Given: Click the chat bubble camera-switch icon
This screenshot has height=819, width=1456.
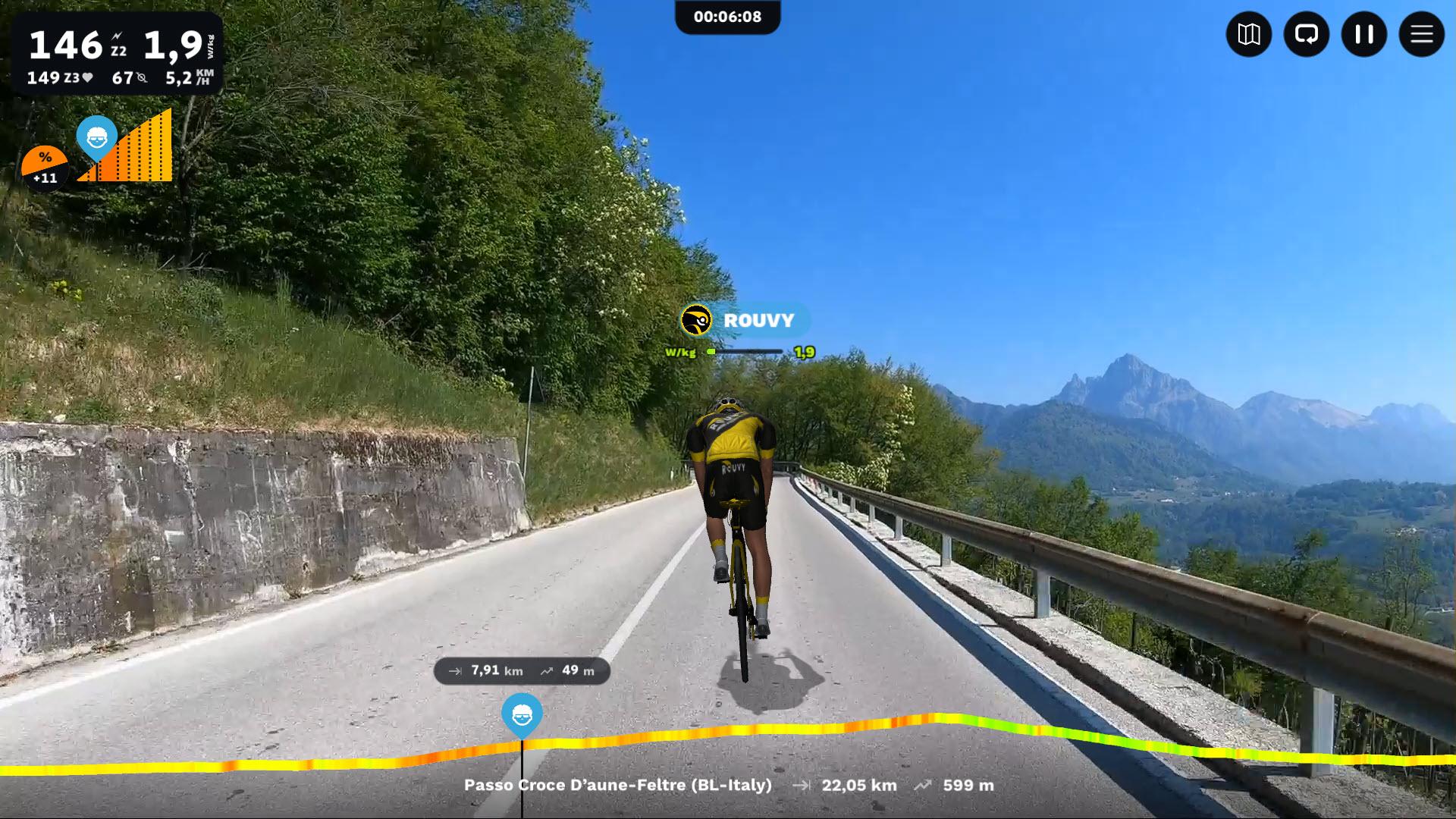Looking at the screenshot, I should (x=1306, y=34).
